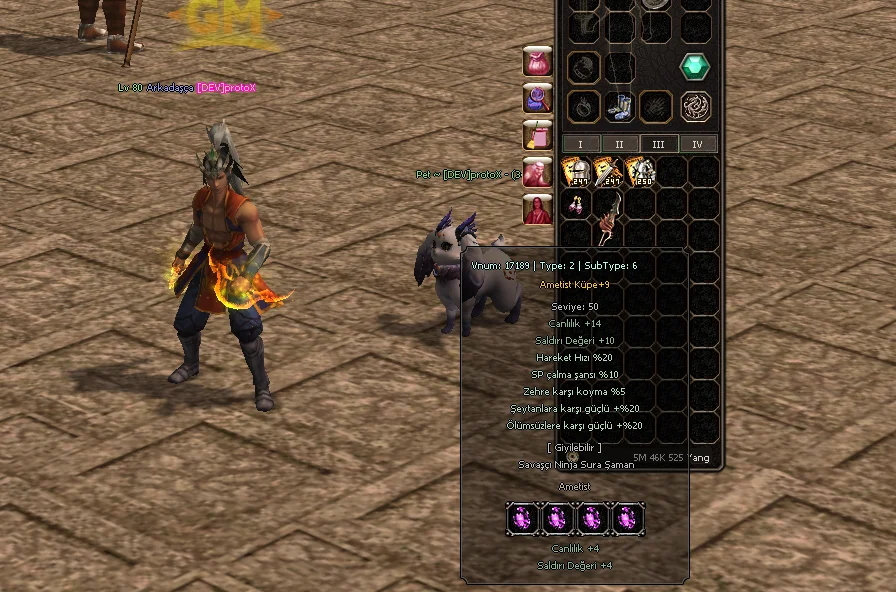Click the magnifying glass bag button
This screenshot has width=896, height=592.
tap(538, 98)
